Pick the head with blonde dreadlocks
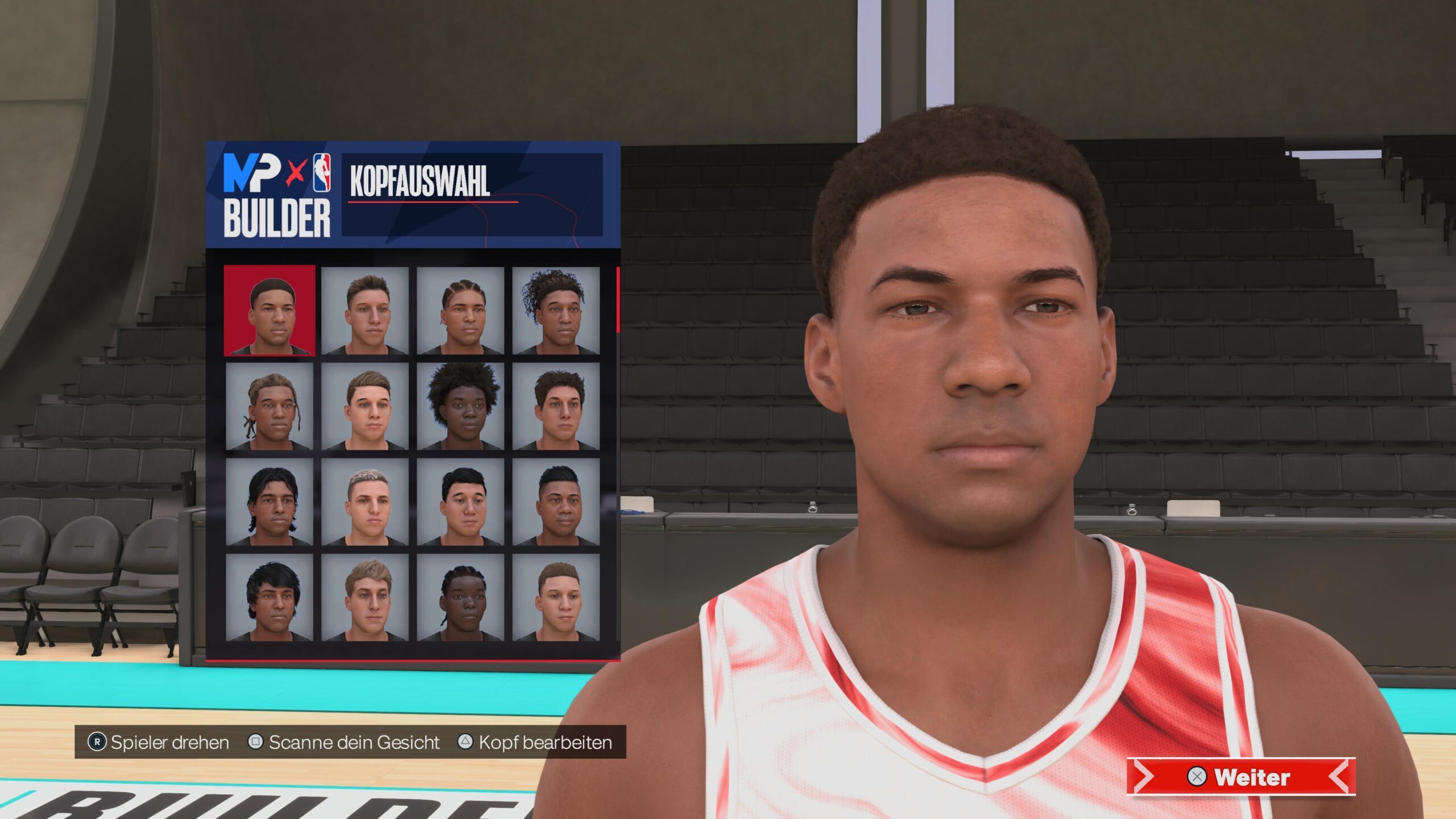This screenshot has width=1456, height=819. pos(270,406)
